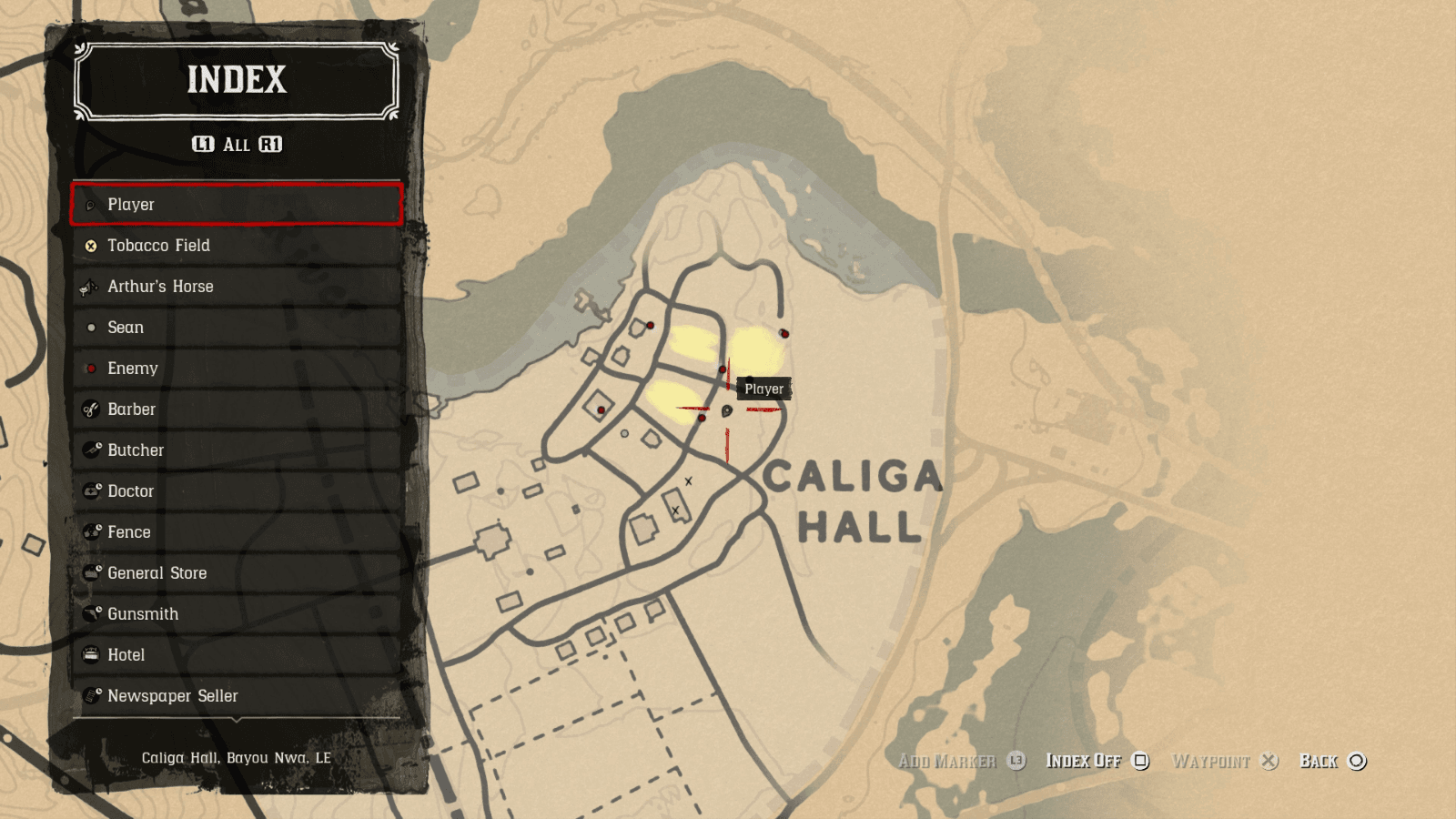This screenshot has height=819, width=1456.
Task: Click the Barber scissors icon
Action: coord(90,409)
